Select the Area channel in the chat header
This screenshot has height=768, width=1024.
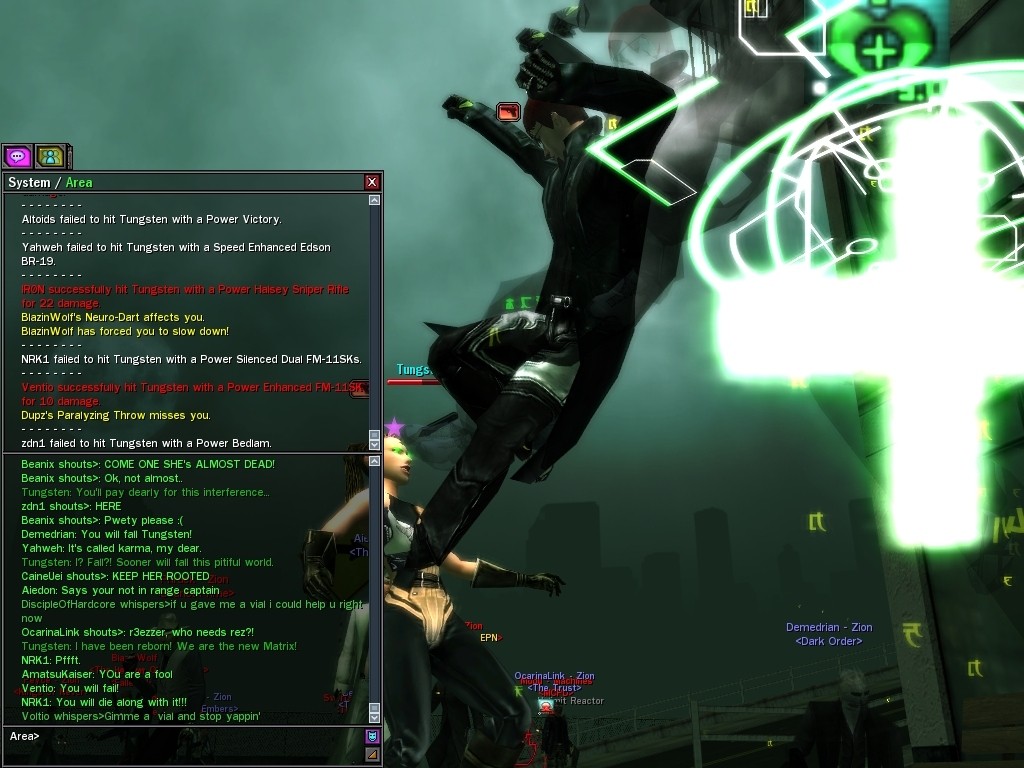coord(79,182)
